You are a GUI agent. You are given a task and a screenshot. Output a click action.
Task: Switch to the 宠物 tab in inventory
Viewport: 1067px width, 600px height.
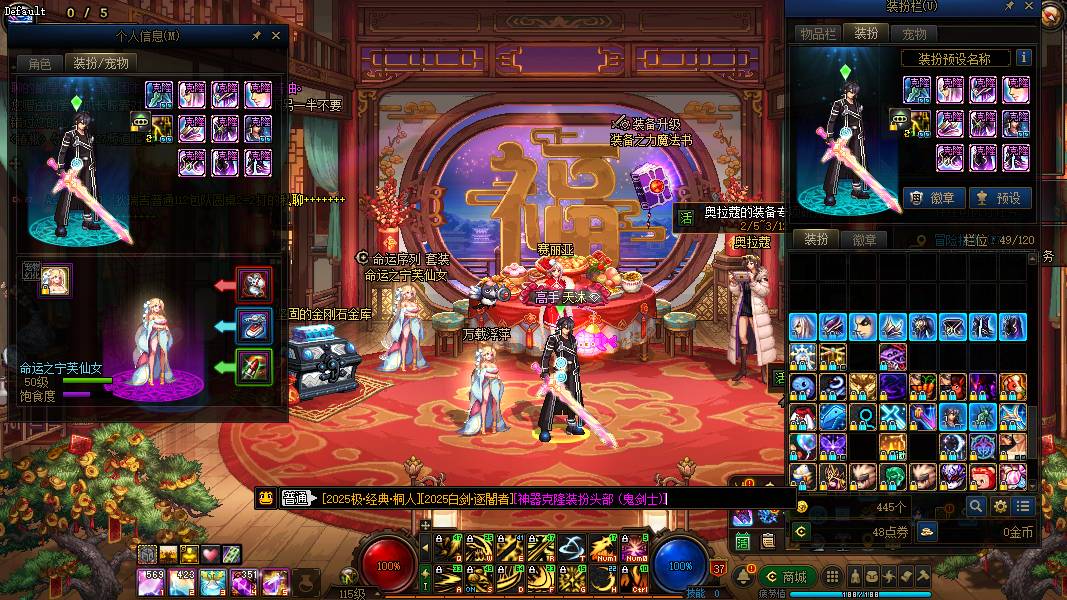click(914, 34)
